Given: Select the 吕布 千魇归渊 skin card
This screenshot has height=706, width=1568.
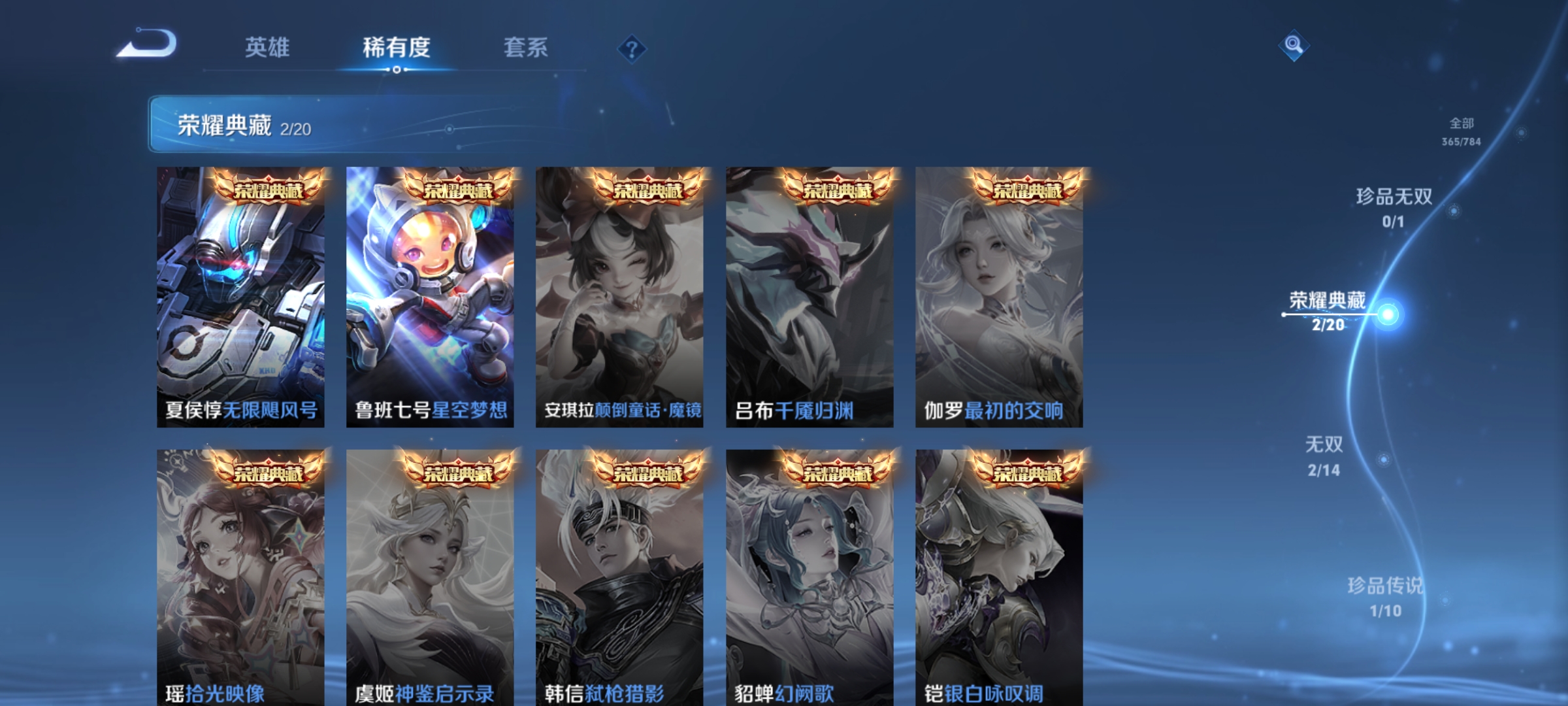Looking at the screenshot, I should tap(809, 297).
